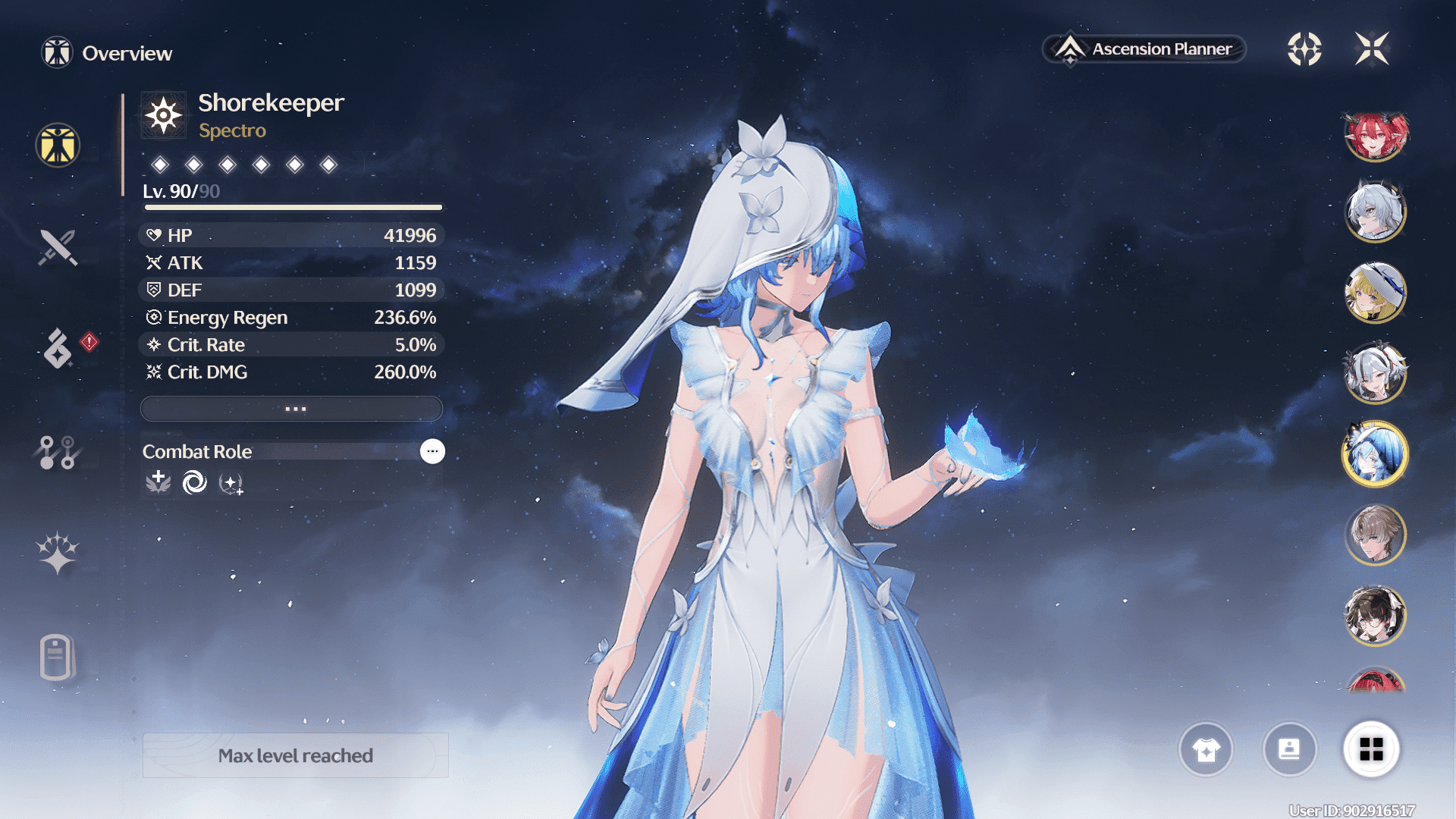This screenshot has height=819, width=1456.
Task: Open the profile file tab
Action: click(x=56, y=657)
